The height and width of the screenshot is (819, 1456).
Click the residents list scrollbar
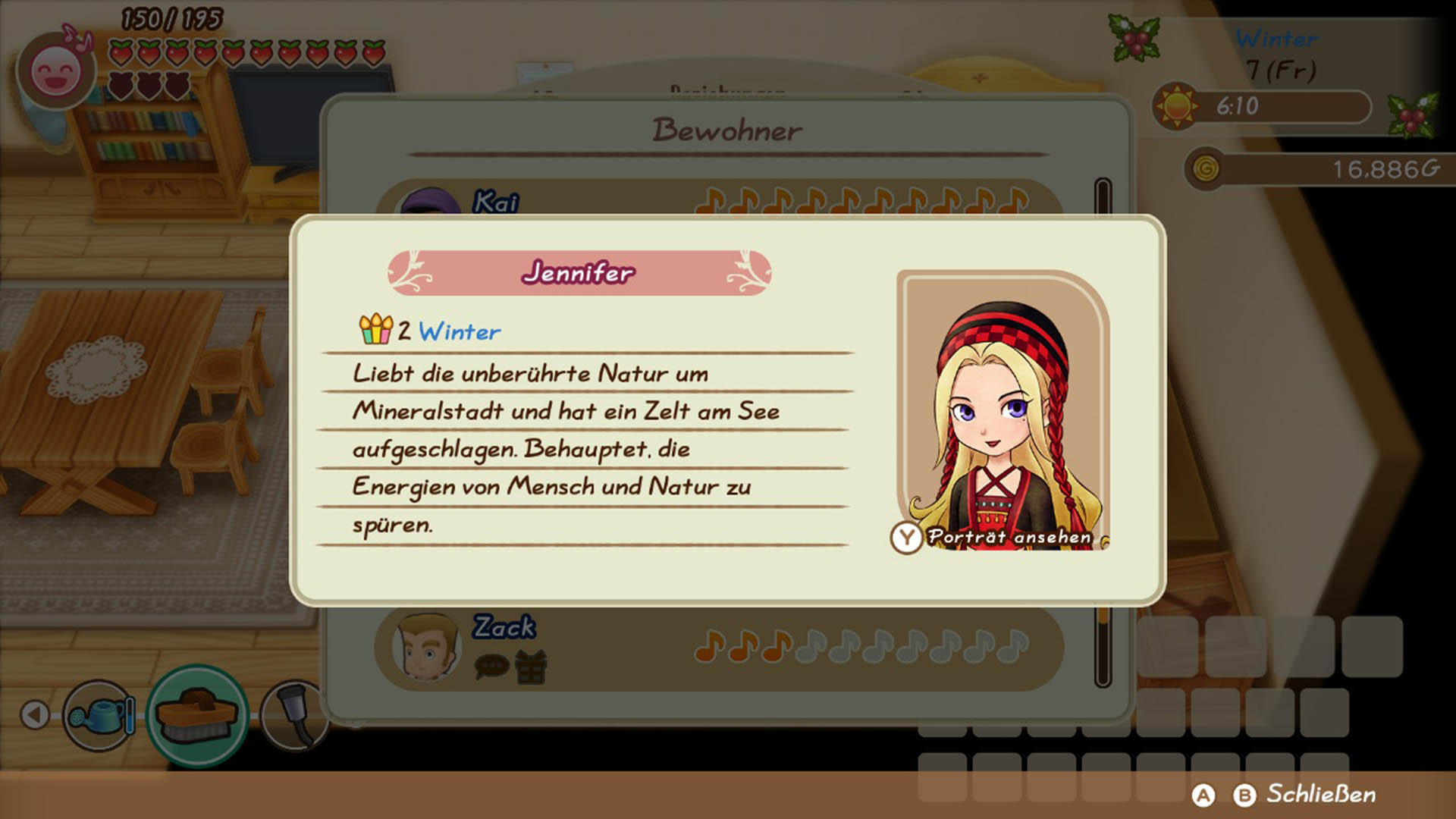tap(1103, 645)
